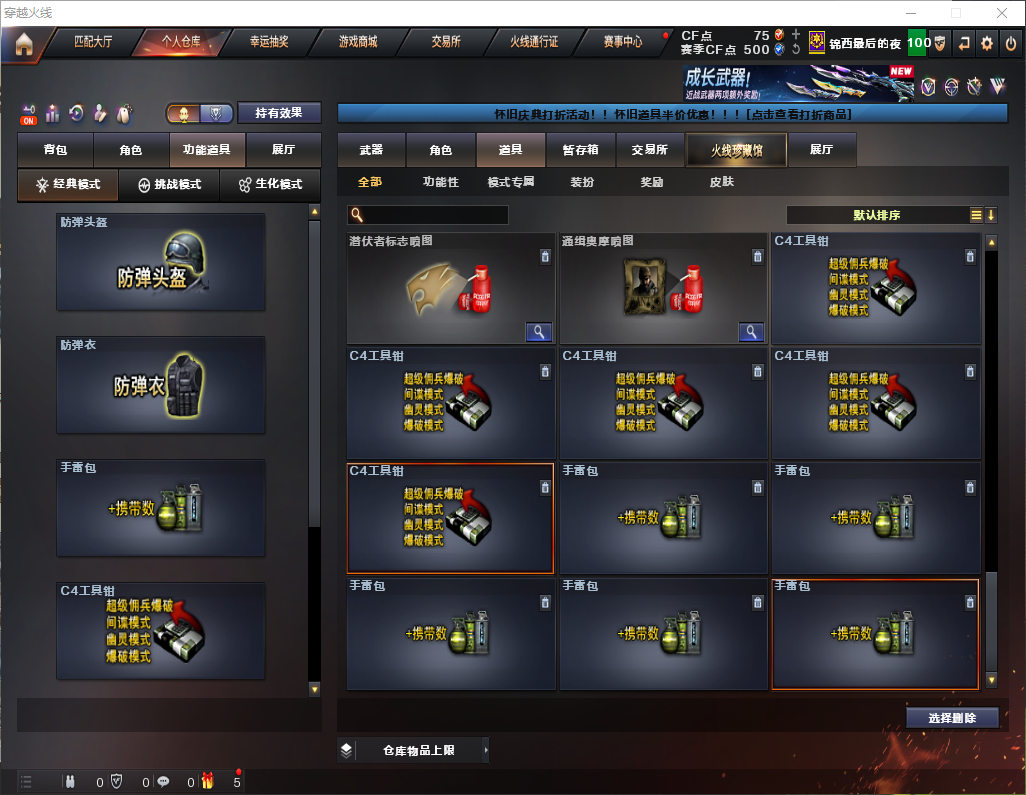The height and width of the screenshot is (795, 1026).
Task: Open the 火线通行证 battle pass
Action: 534,42
